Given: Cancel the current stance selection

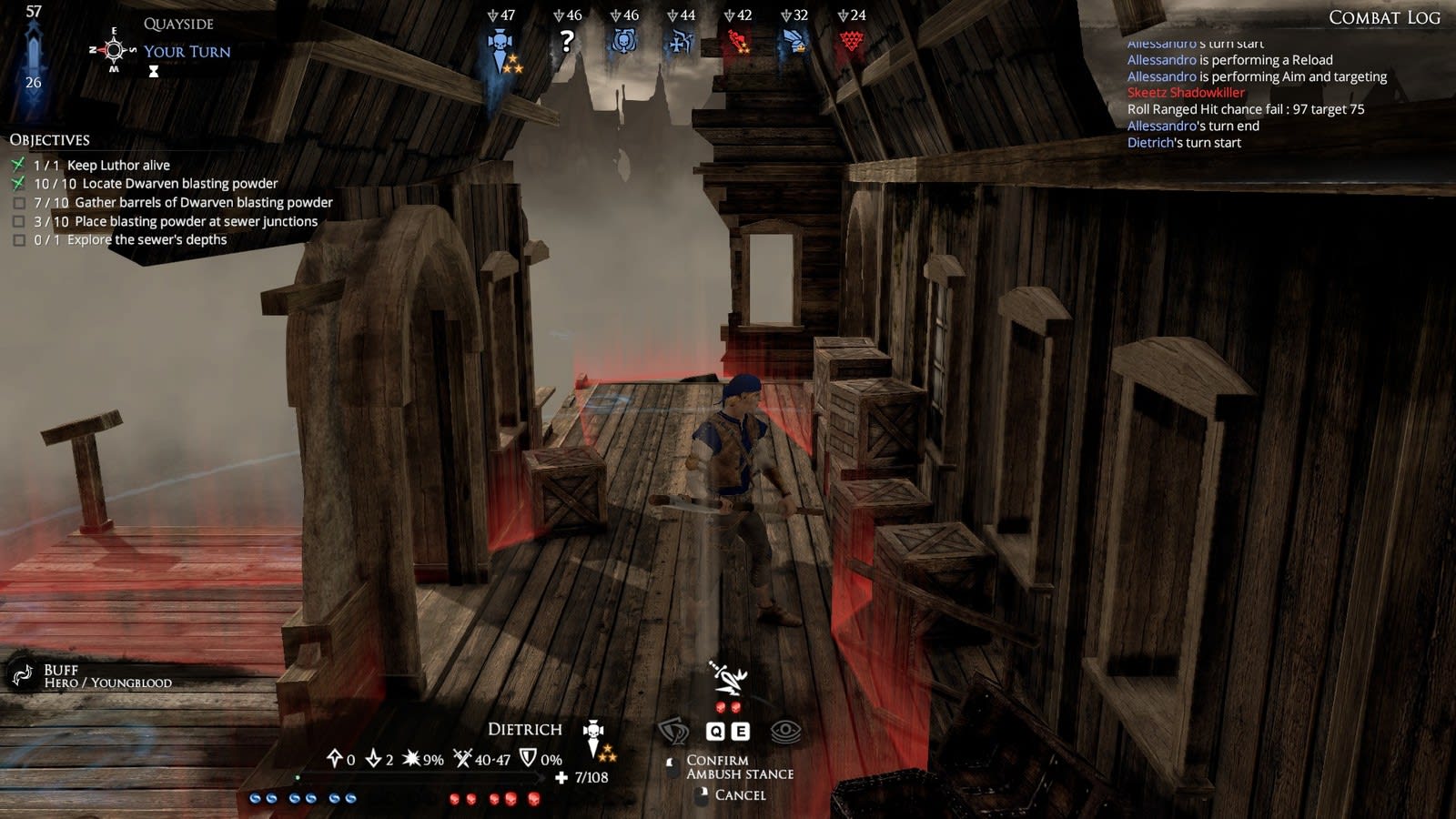Looking at the screenshot, I should click(x=739, y=794).
